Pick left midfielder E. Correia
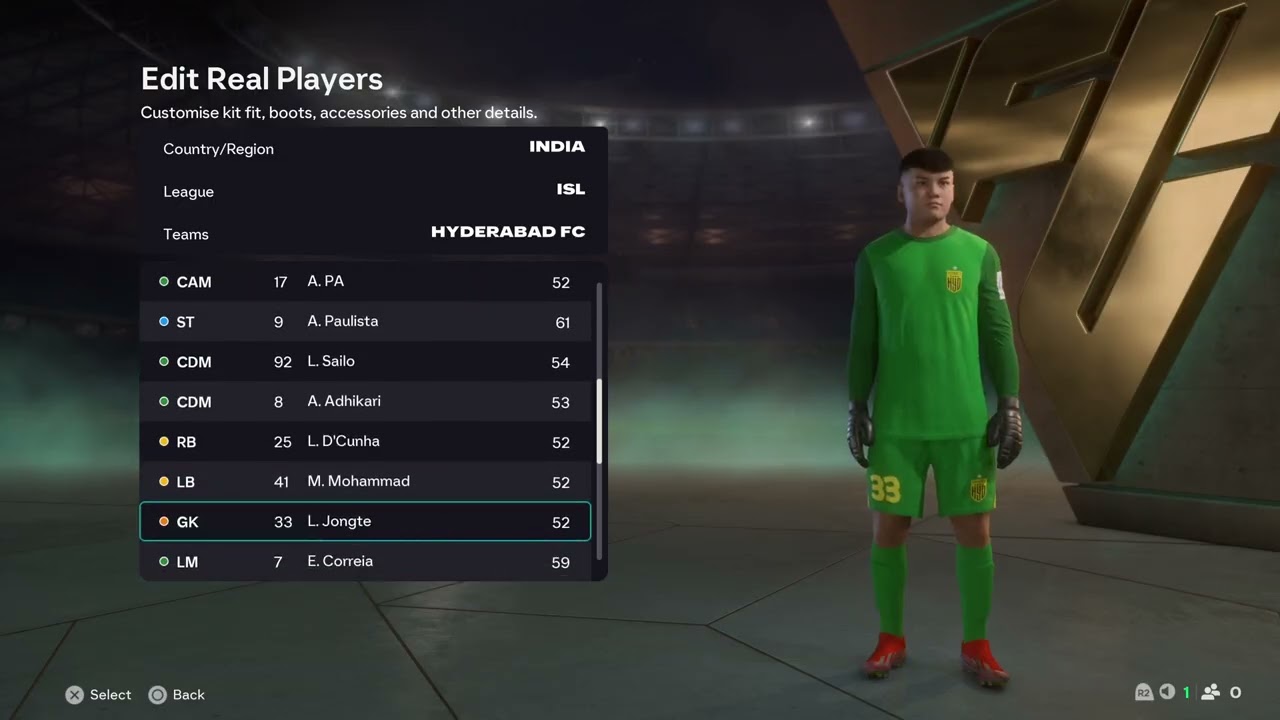The width and height of the screenshot is (1280, 720). (x=365, y=561)
